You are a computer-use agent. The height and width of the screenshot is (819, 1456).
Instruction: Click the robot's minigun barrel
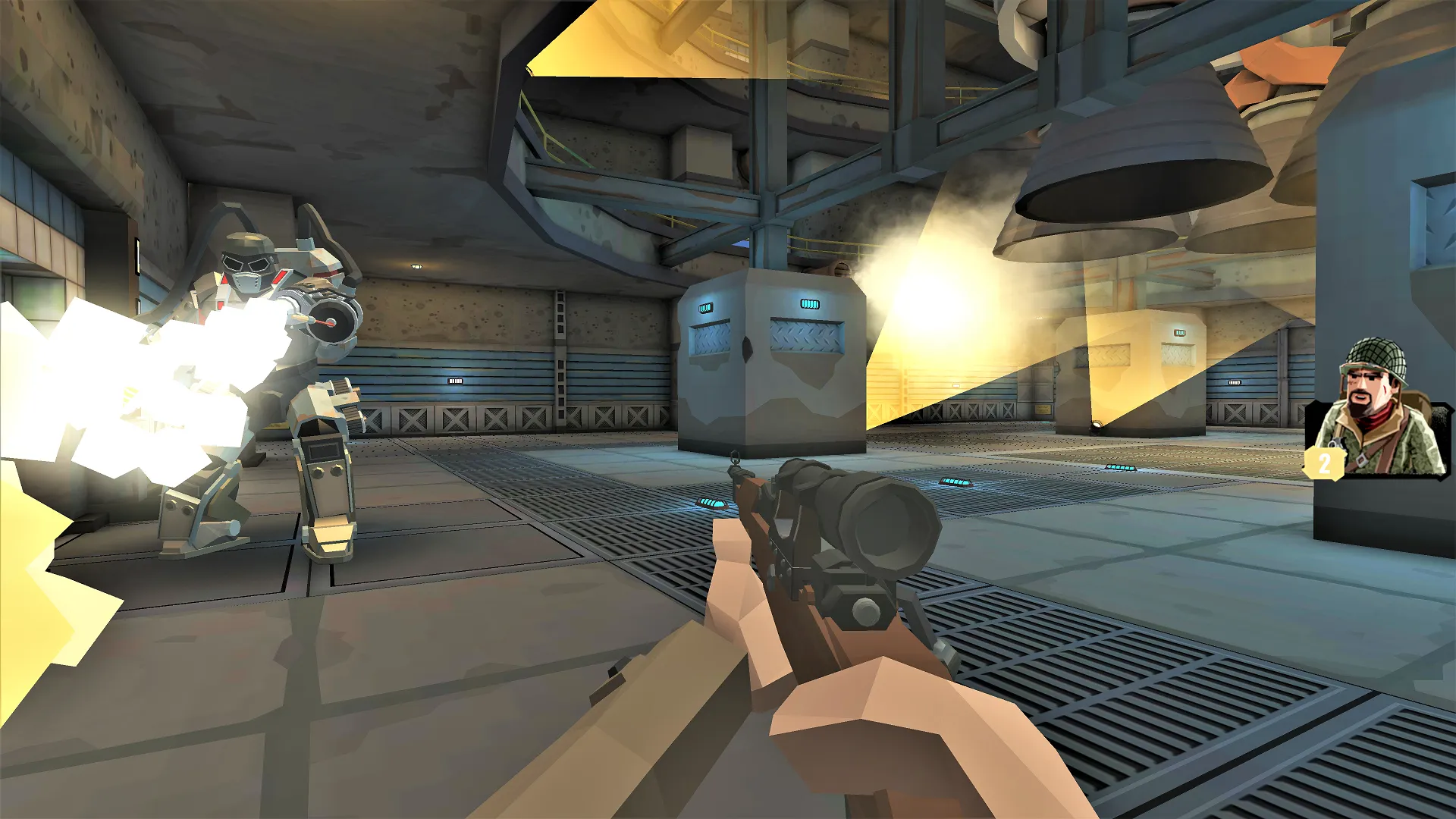(x=330, y=322)
